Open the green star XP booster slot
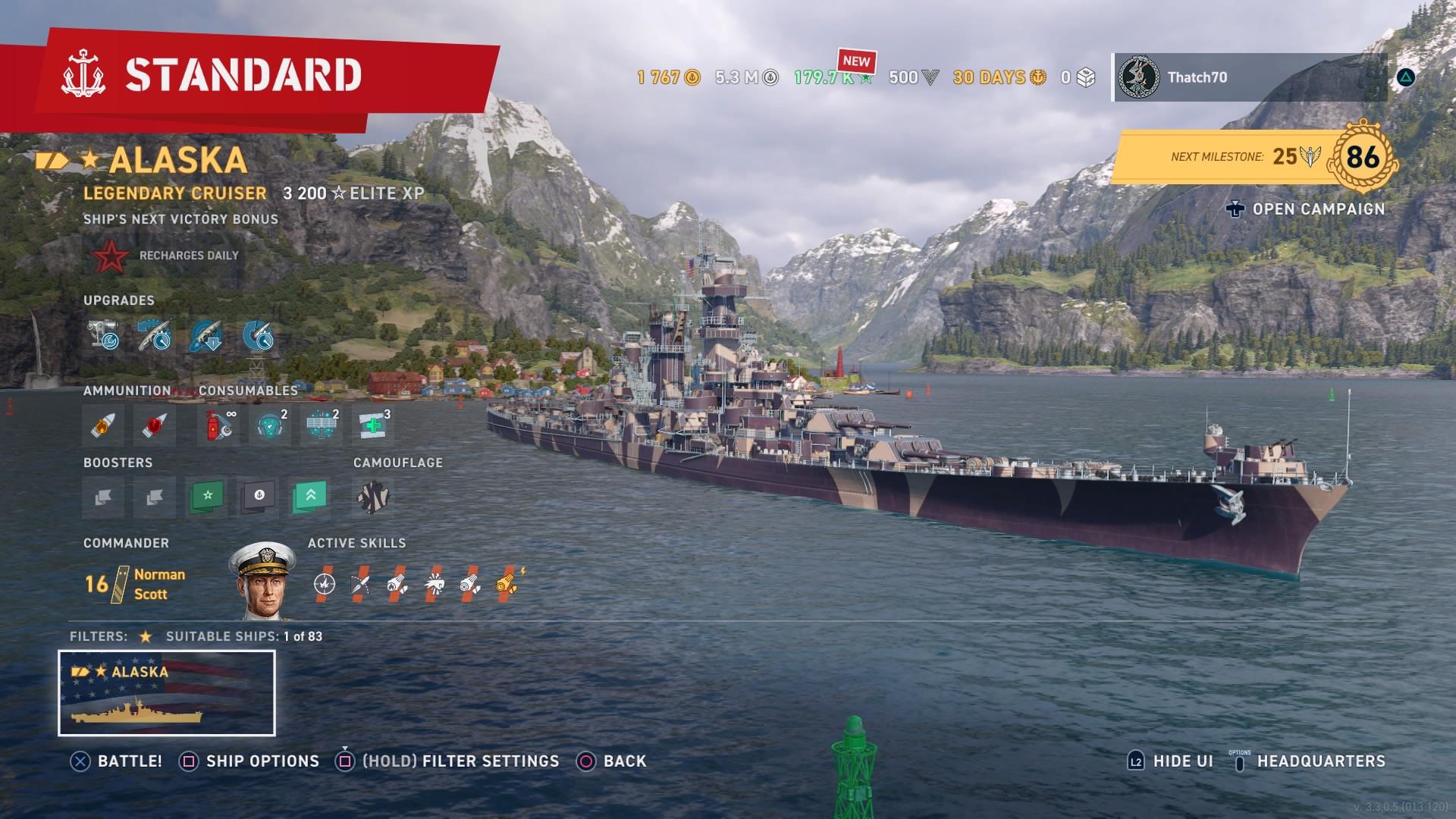The image size is (1456, 819). click(x=205, y=497)
